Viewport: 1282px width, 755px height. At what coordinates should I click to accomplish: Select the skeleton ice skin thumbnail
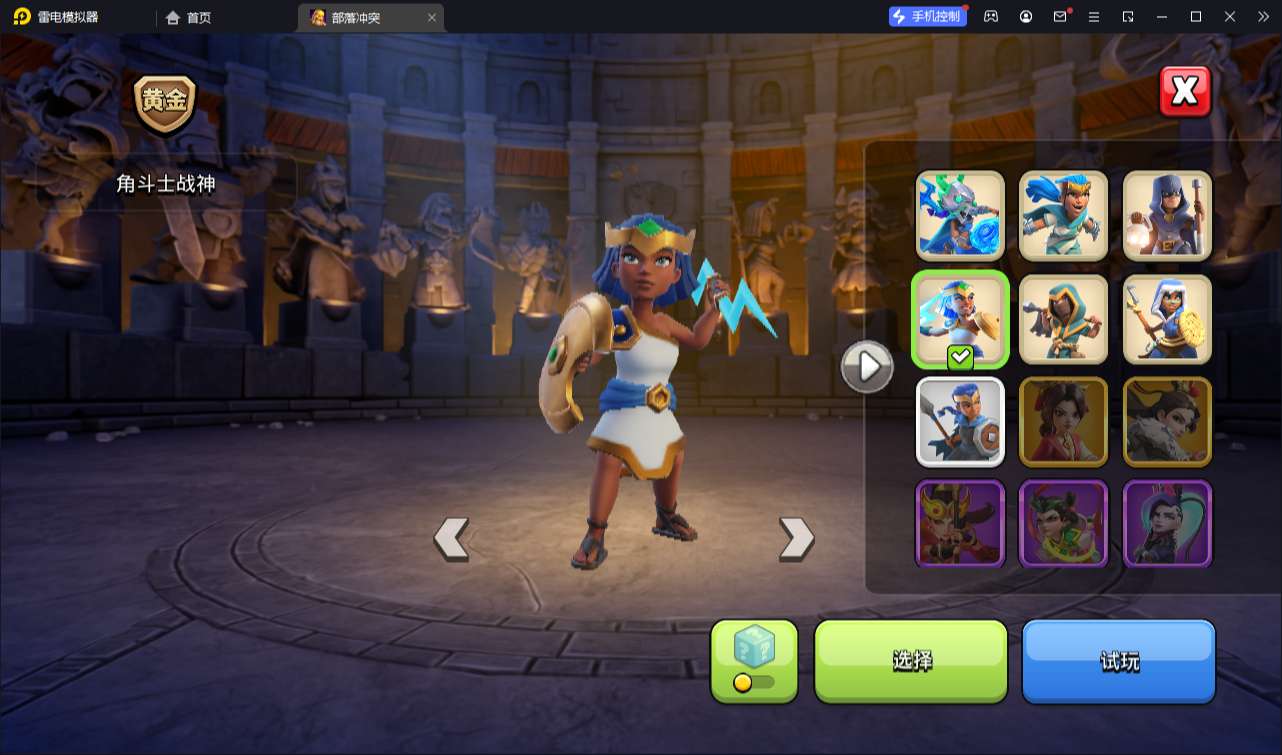tap(960, 215)
